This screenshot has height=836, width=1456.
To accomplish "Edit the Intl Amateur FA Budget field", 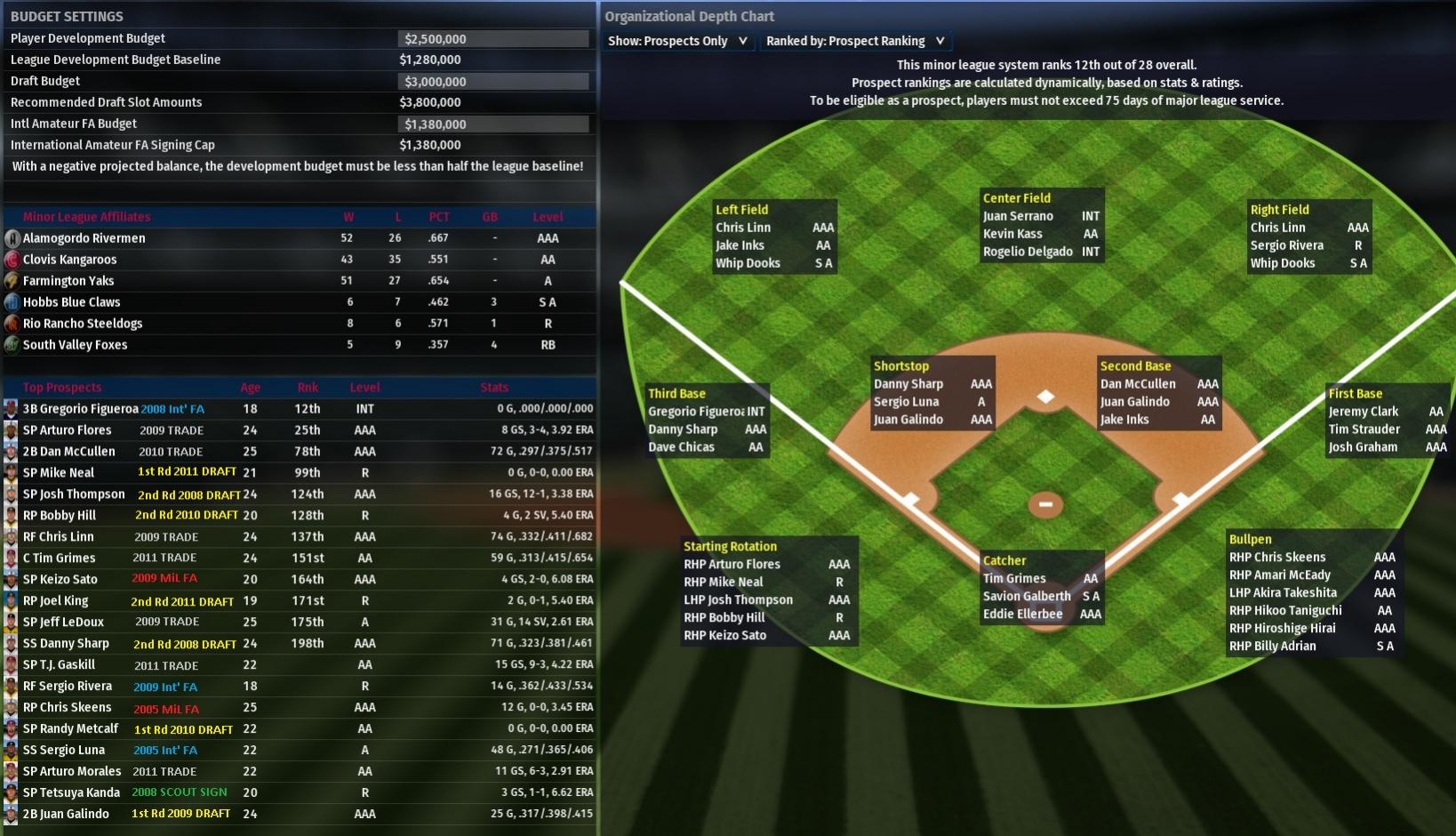I will [x=492, y=125].
